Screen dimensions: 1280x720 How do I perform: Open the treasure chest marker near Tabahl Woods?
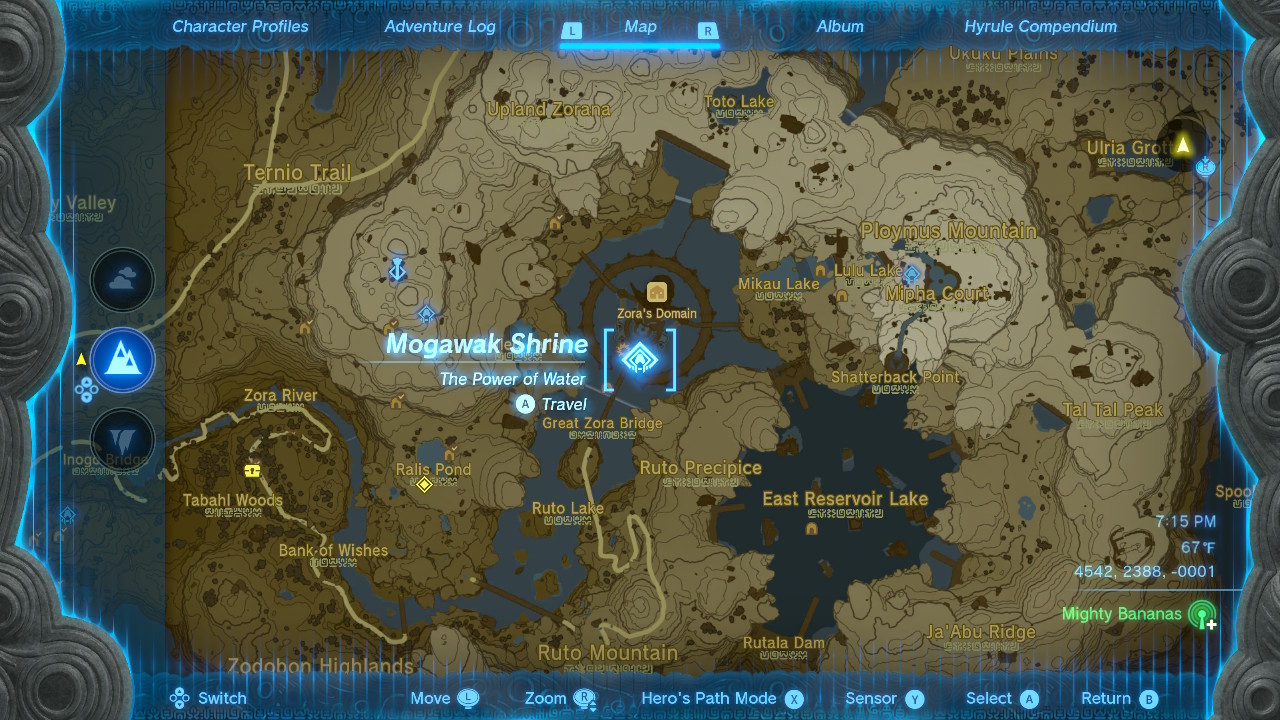pyautogui.click(x=250, y=468)
